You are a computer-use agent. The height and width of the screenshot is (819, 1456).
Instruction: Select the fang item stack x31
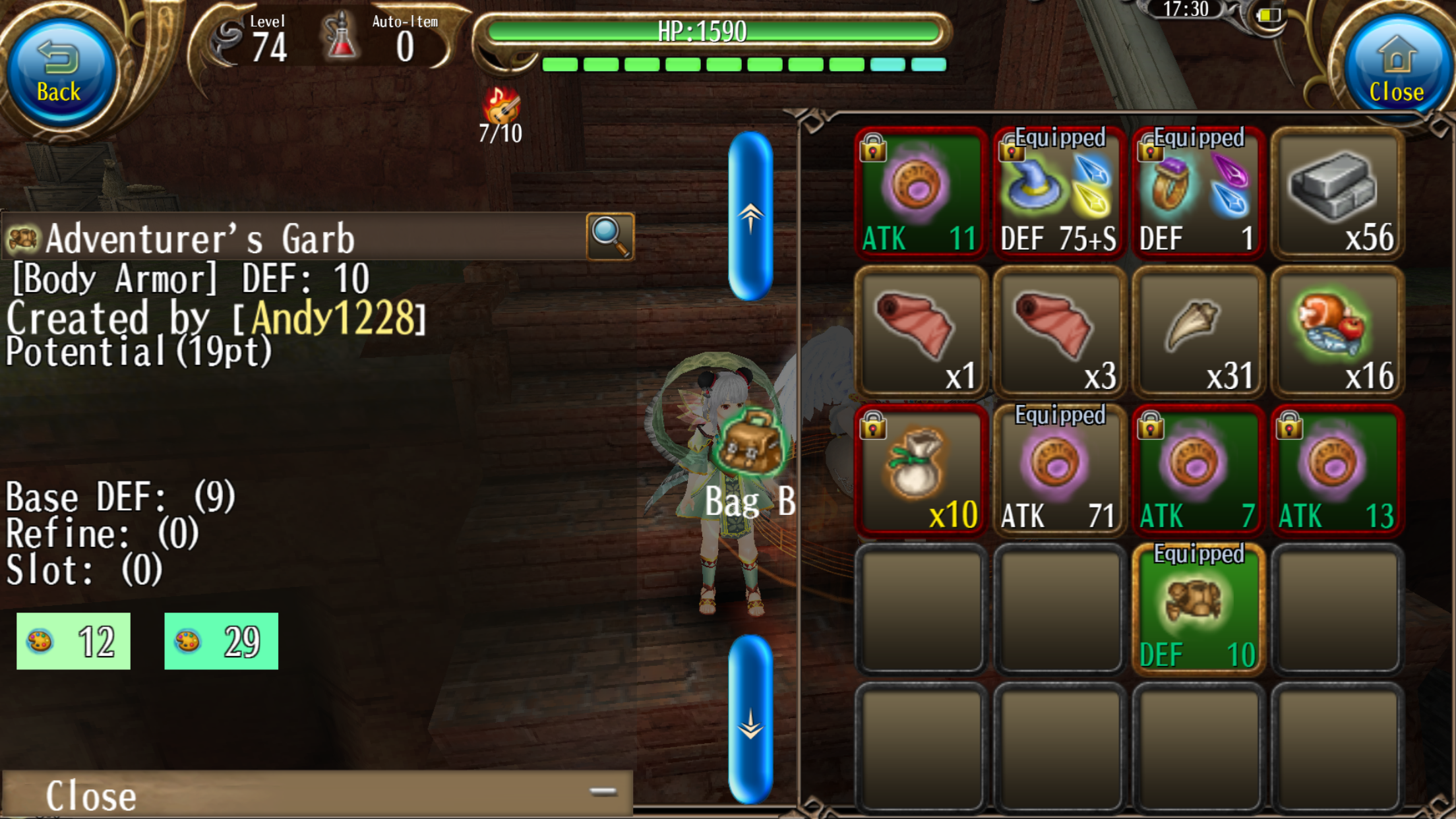click(1198, 332)
